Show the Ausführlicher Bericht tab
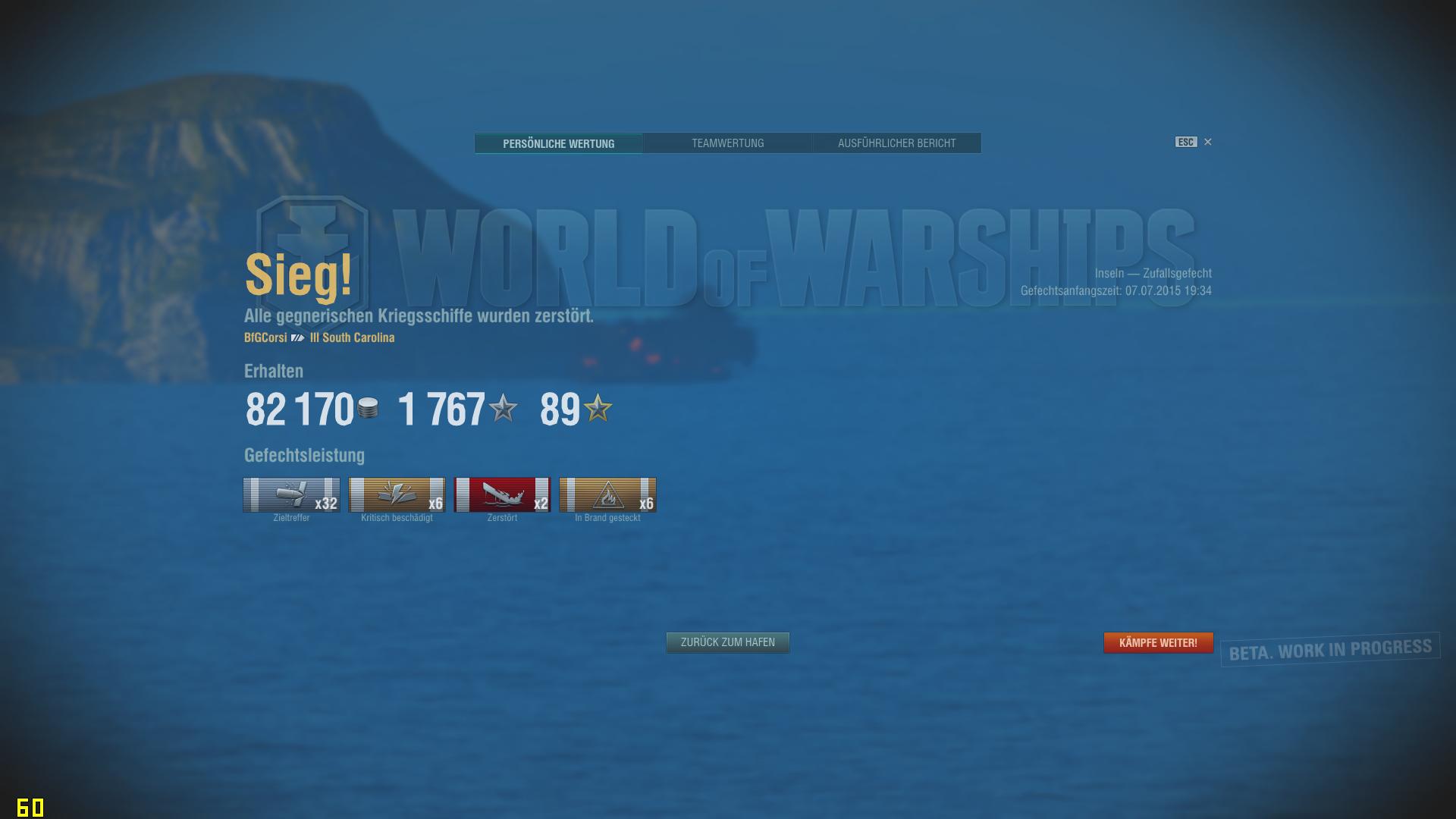The height and width of the screenshot is (819, 1456). tap(896, 143)
